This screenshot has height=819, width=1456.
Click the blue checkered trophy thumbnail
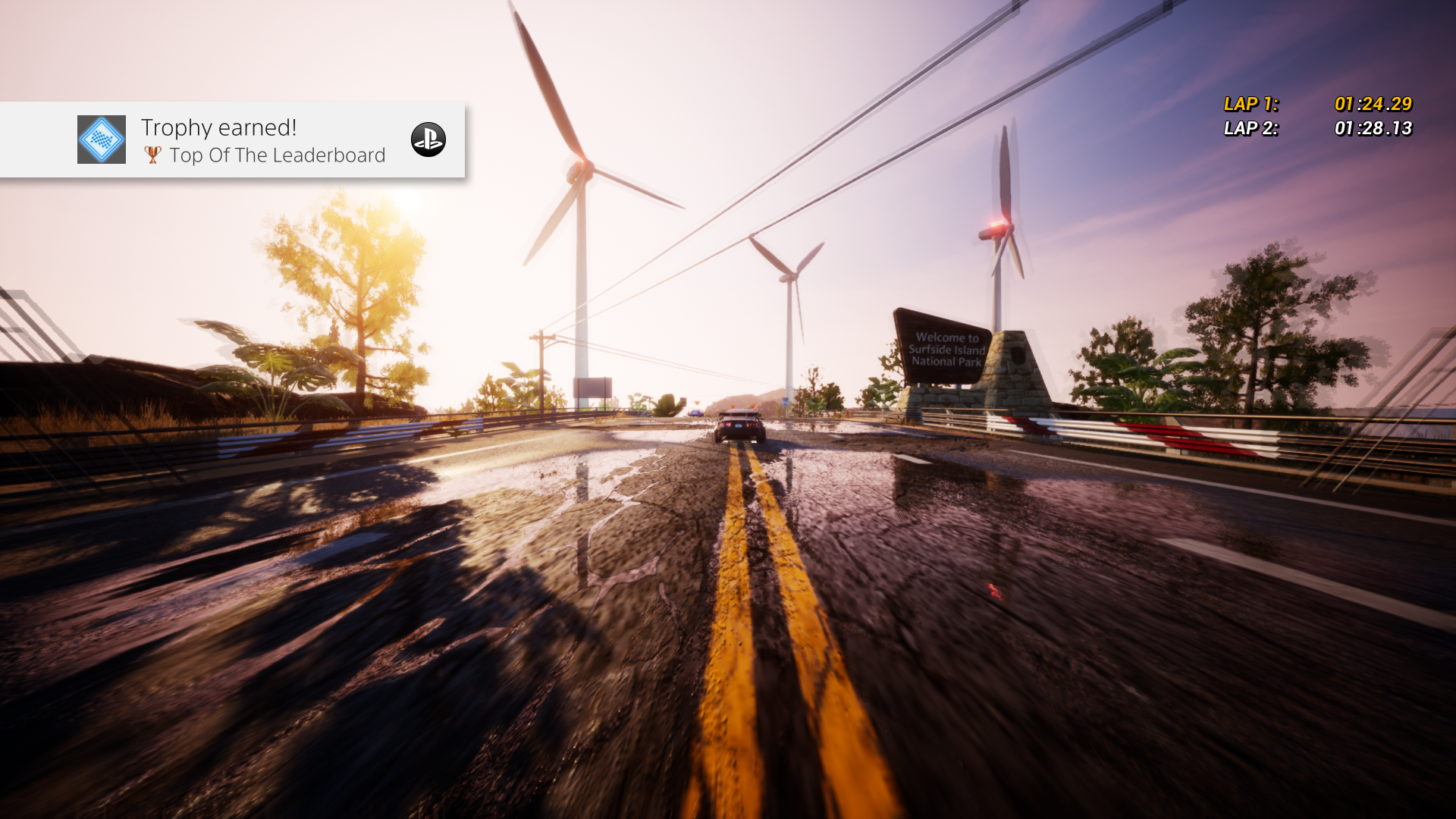tap(102, 140)
